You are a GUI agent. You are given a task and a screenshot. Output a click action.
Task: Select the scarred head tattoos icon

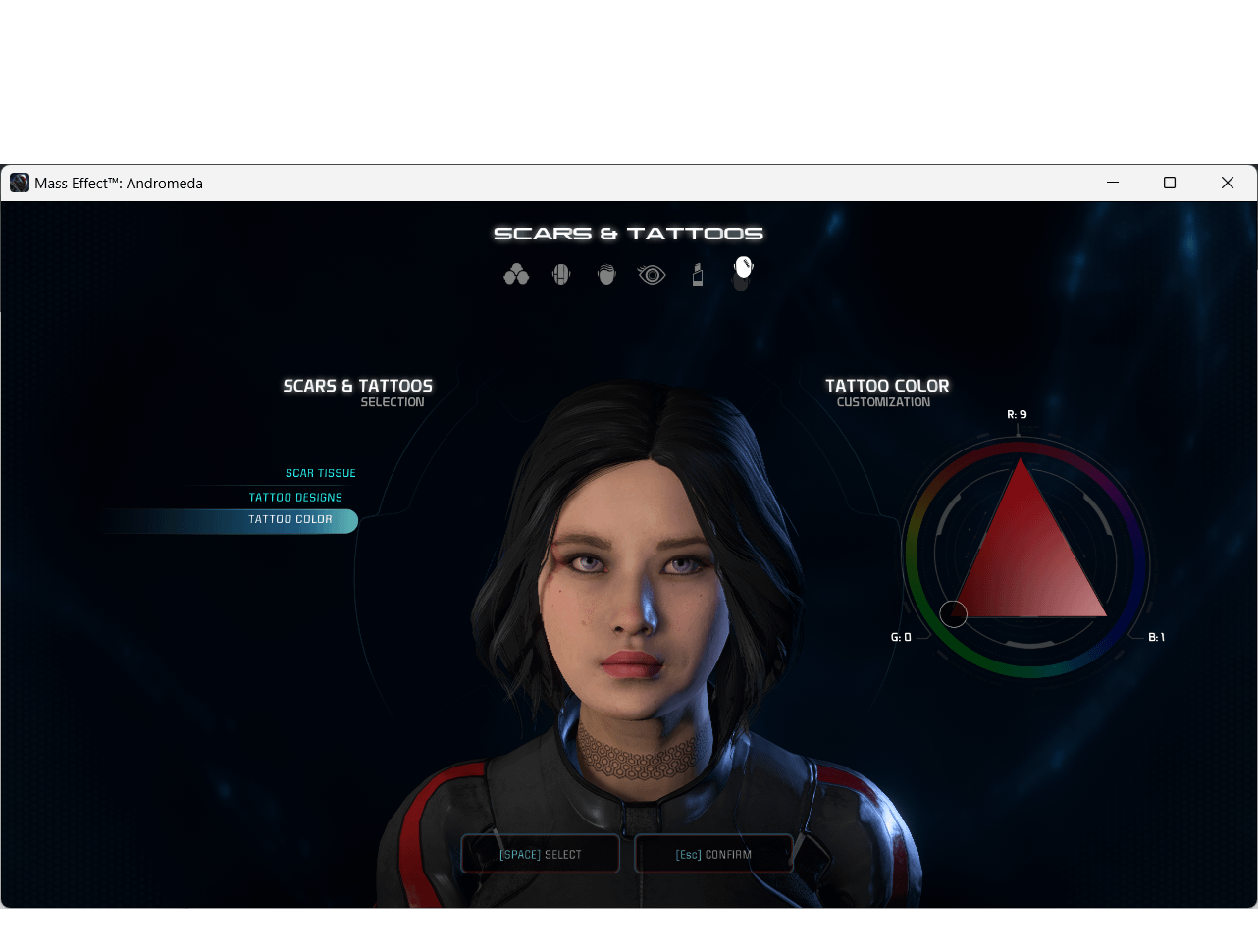[x=743, y=271]
